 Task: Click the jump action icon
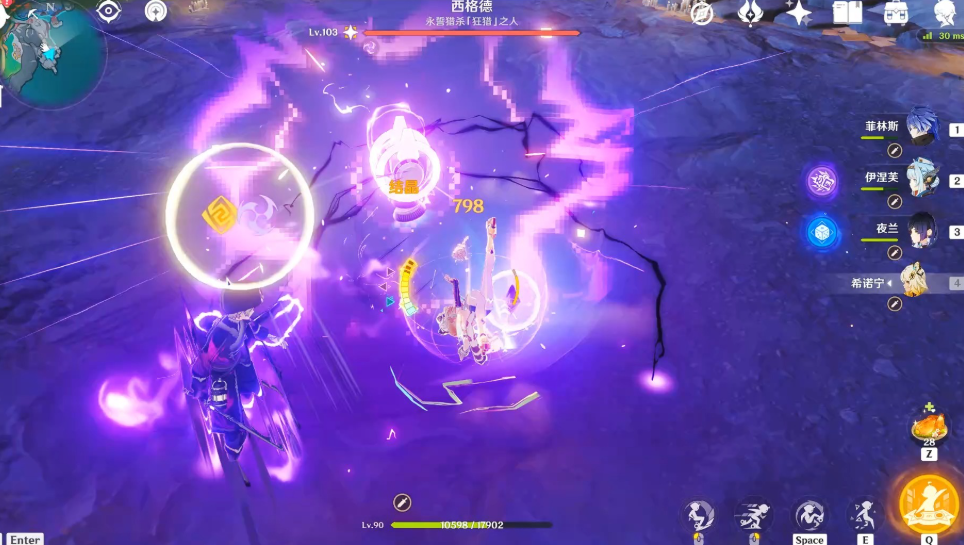coord(809,516)
